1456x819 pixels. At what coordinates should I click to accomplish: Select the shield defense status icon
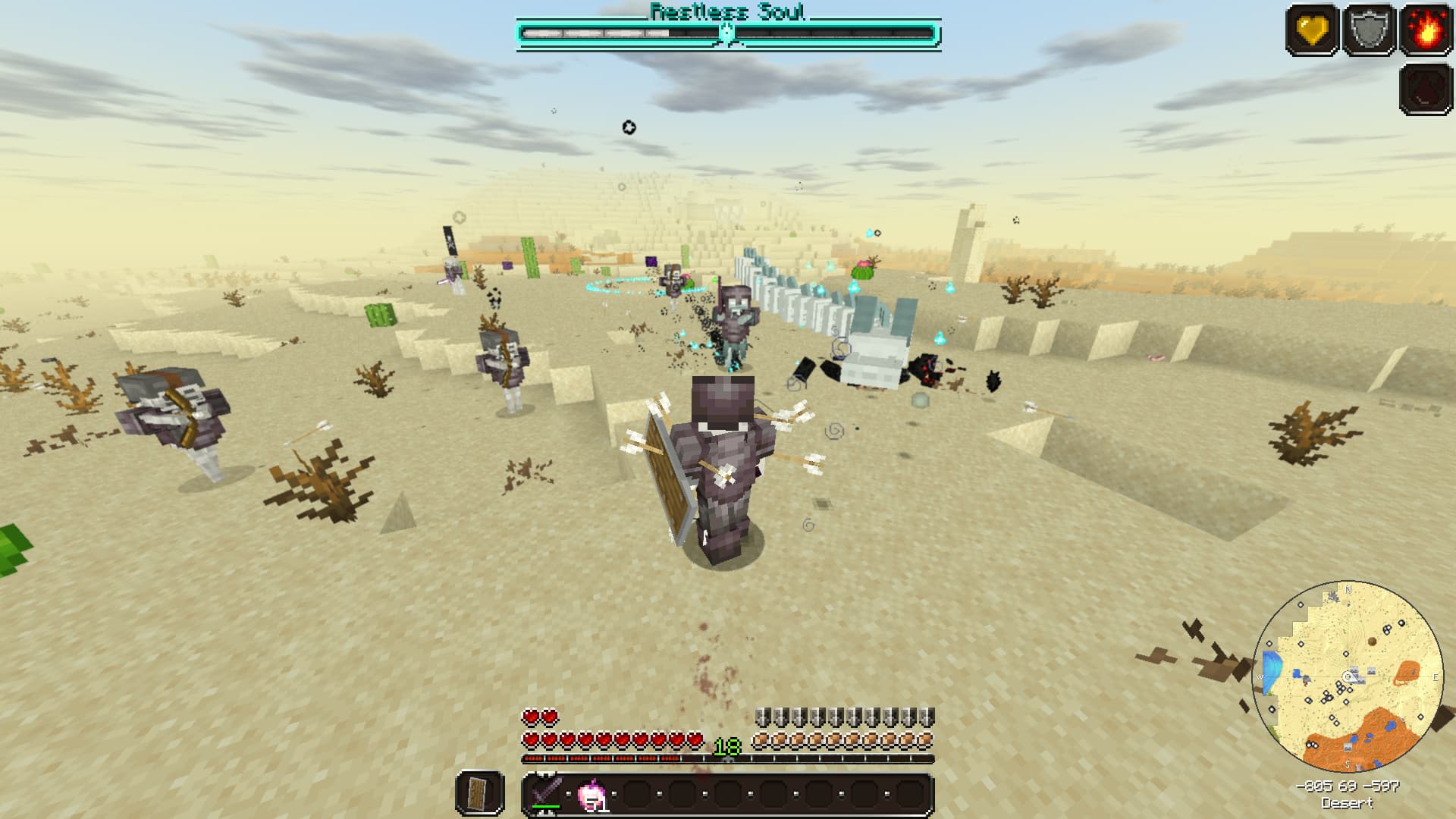point(1369,30)
